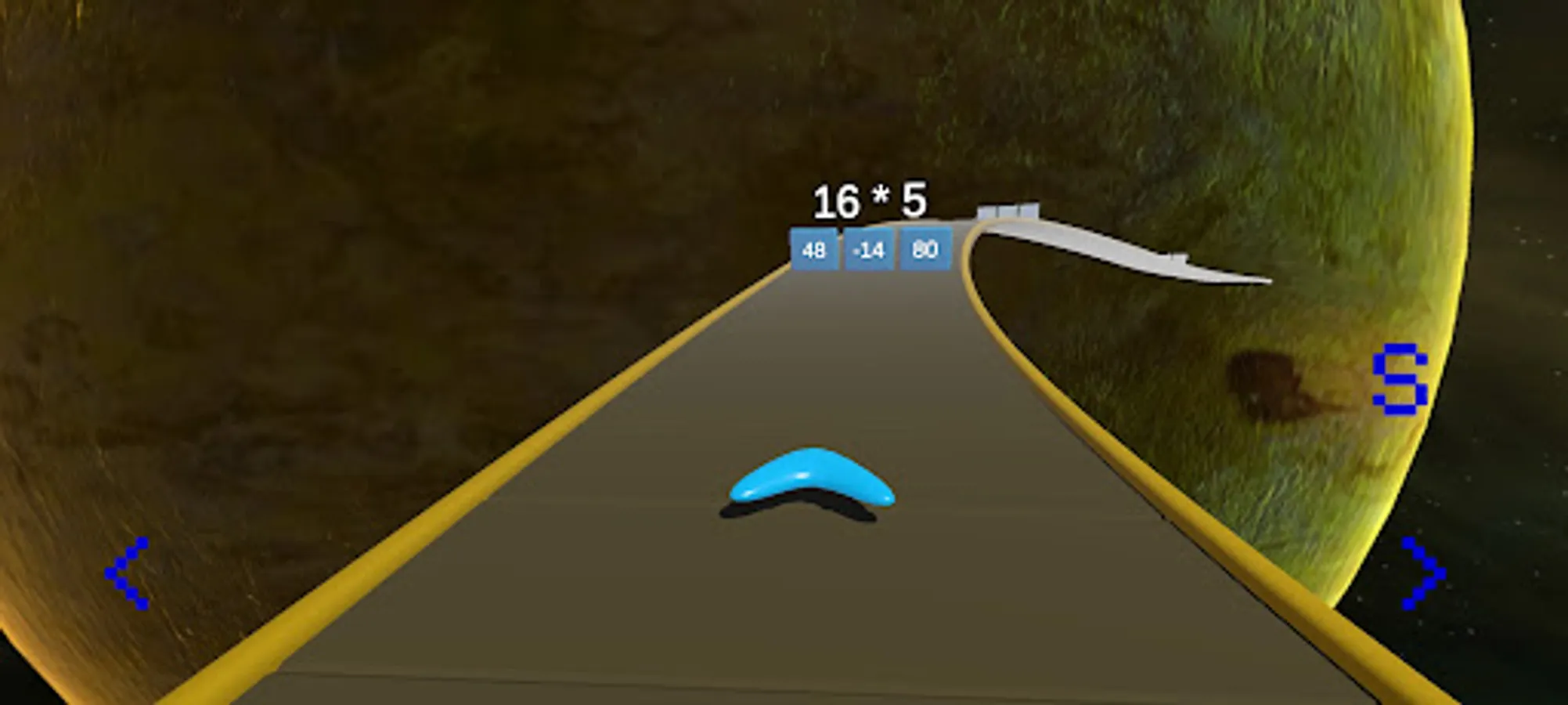Select the middle answer option

pos(867,249)
